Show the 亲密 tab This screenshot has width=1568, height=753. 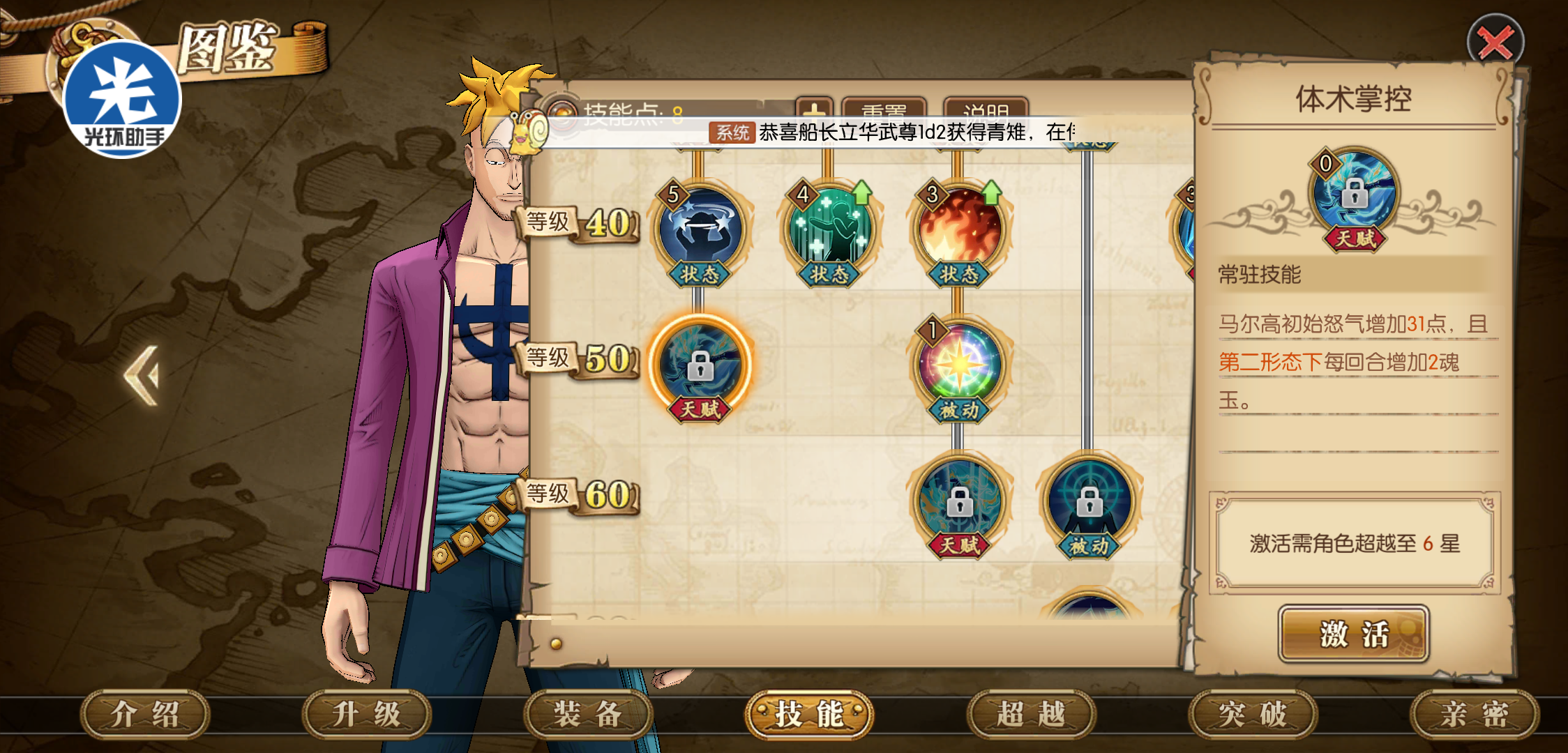click(x=1474, y=714)
